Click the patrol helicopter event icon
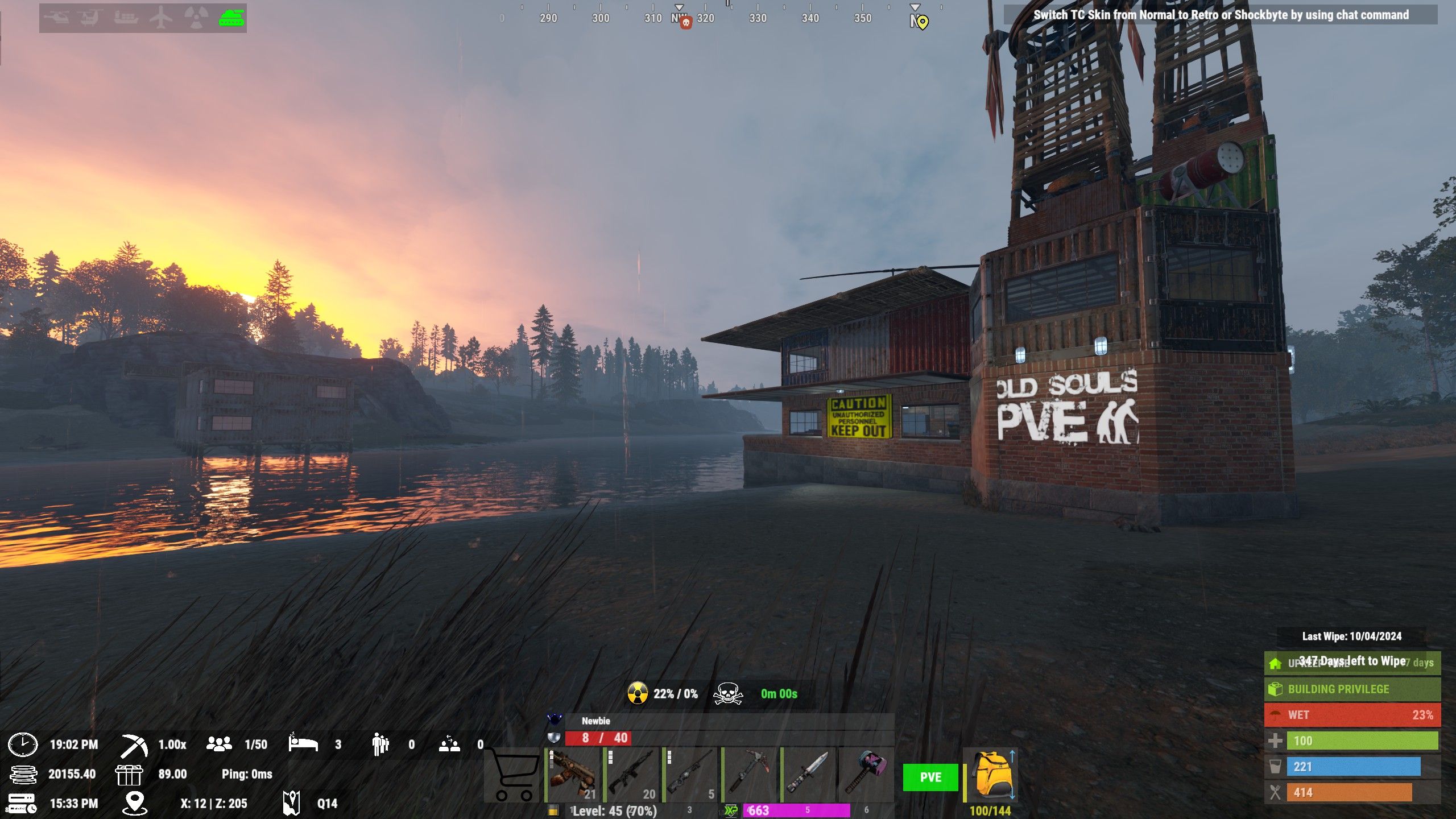The image size is (1456, 819). tap(57, 18)
